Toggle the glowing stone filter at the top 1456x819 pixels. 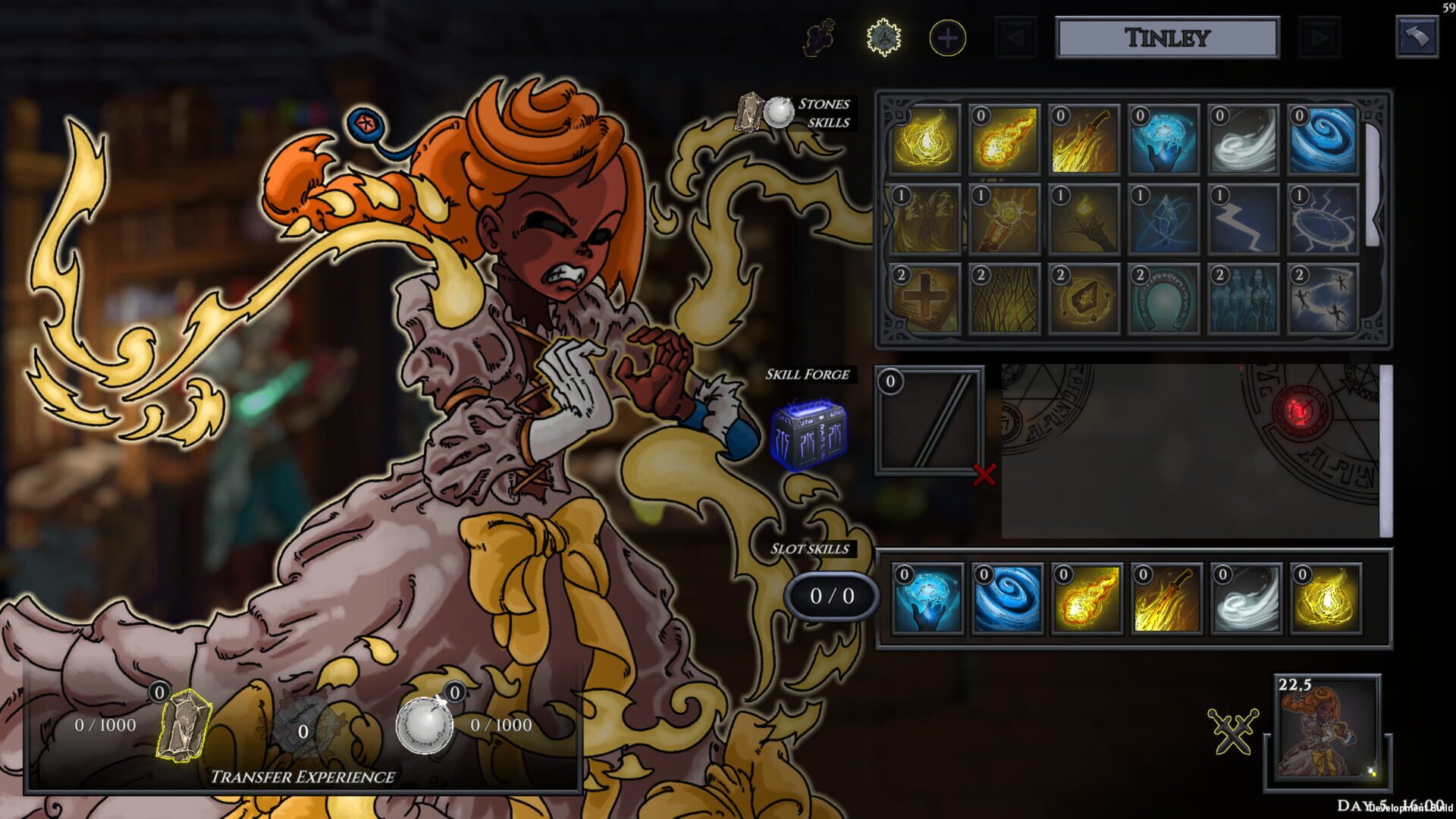pyautogui.click(x=881, y=36)
